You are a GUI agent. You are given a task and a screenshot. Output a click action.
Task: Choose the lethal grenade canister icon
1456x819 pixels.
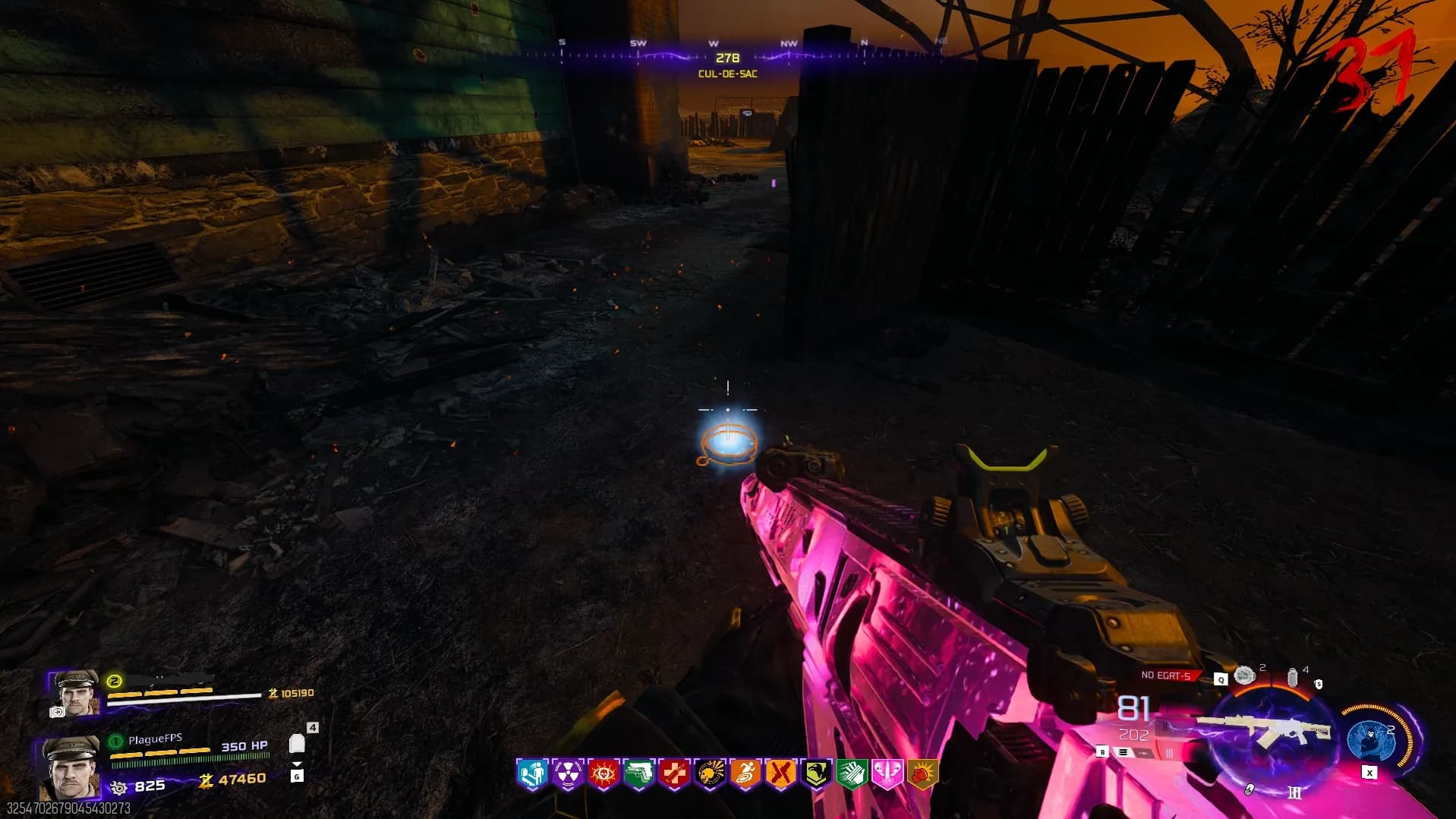tap(1292, 676)
